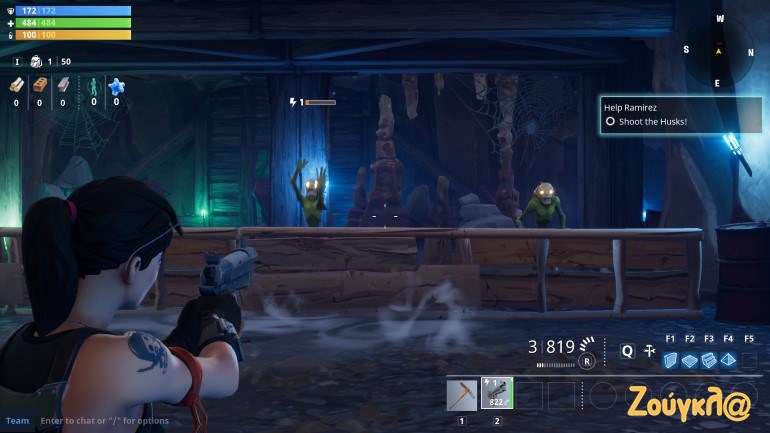Viewport: 770px width, 433px height.
Task: Choose the stairs building piece
Action: [x=709, y=360]
